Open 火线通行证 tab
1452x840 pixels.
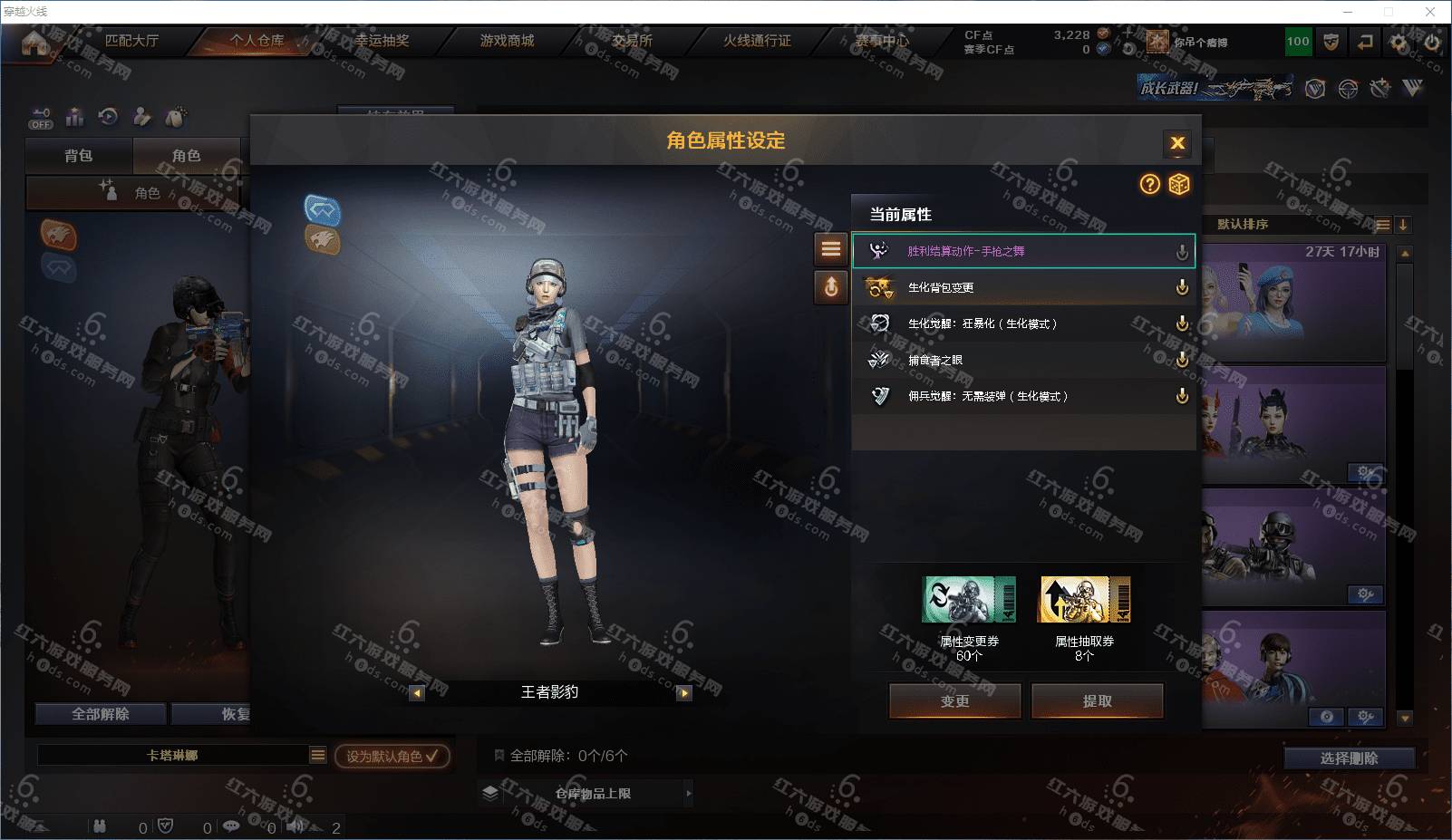pyautogui.click(x=757, y=41)
